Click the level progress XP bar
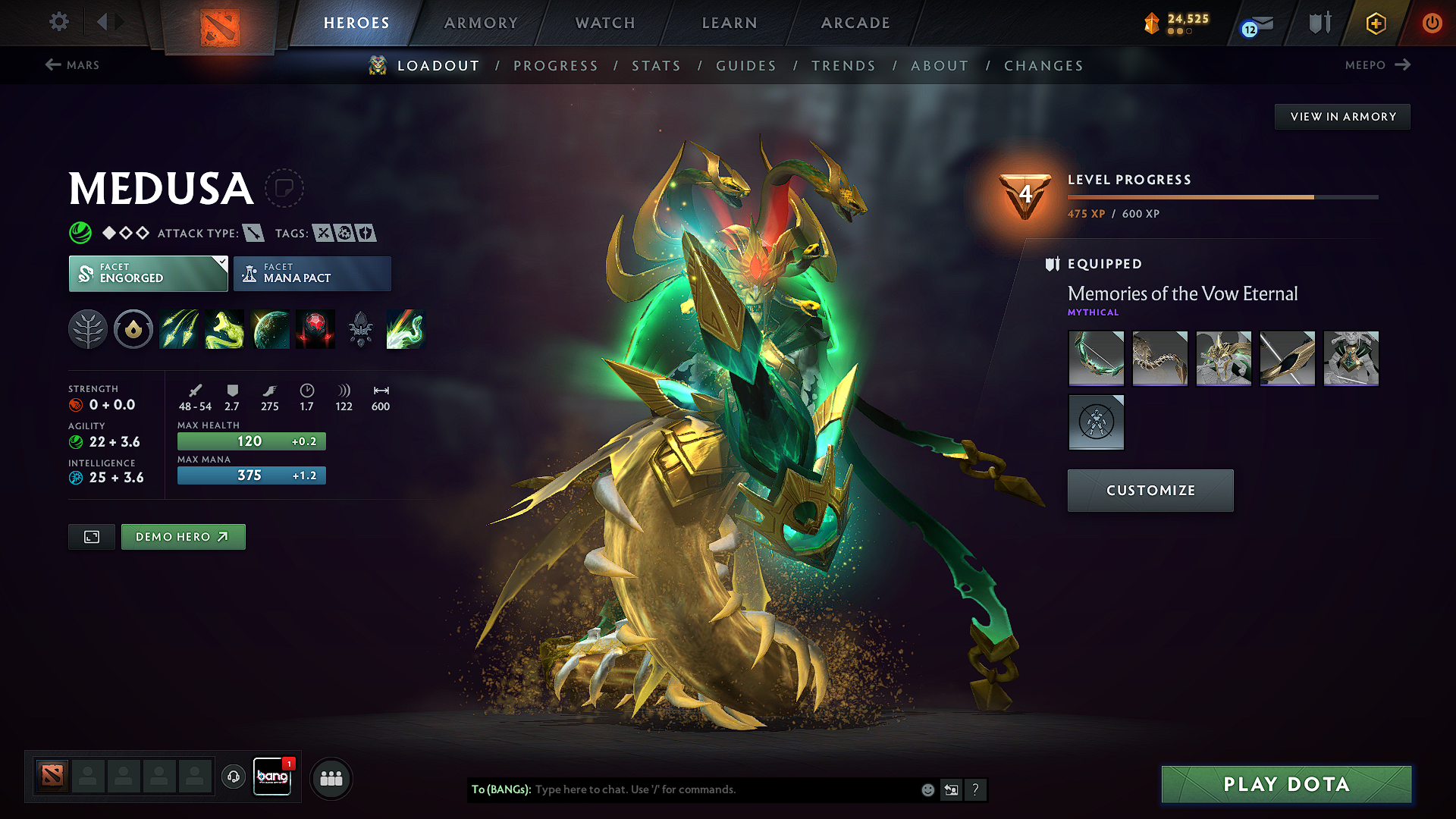 click(x=1221, y=196)
